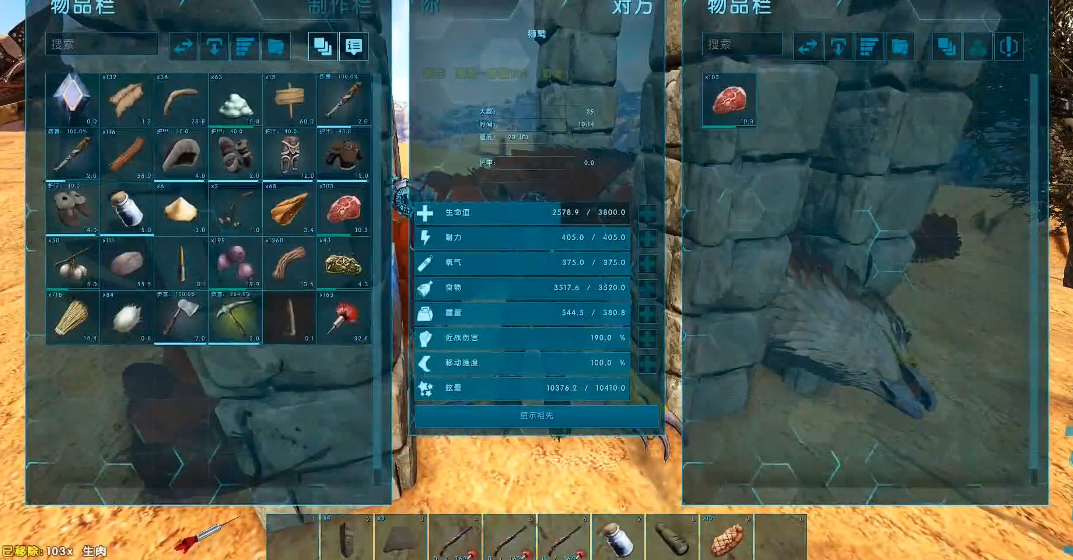Select the purple berries stack

[235, 263]
